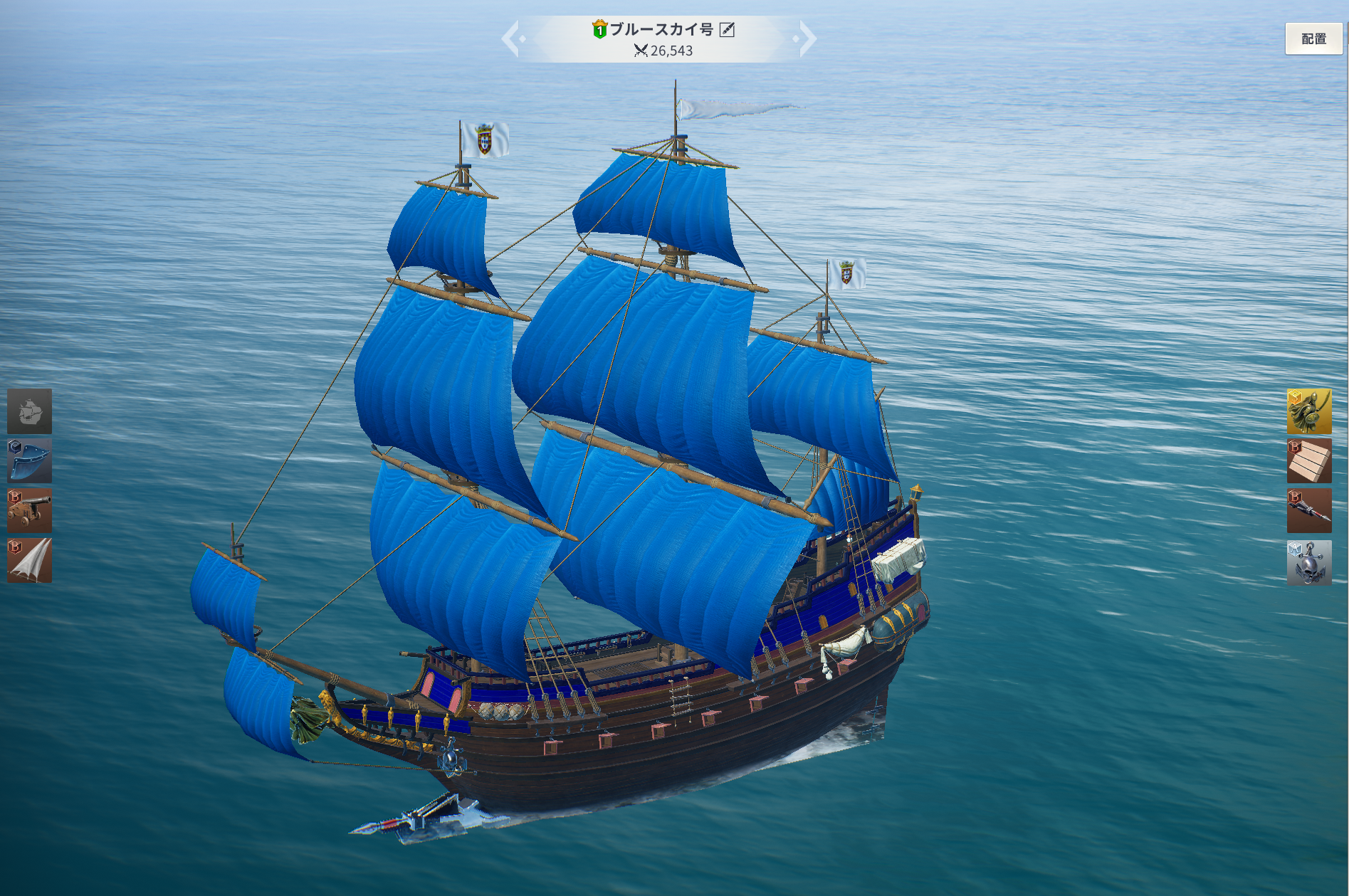This screenshot has width=1349, height=896.
Task: Open the greyed-out ship silhouette slot
Action: click(x=29, y=411)
